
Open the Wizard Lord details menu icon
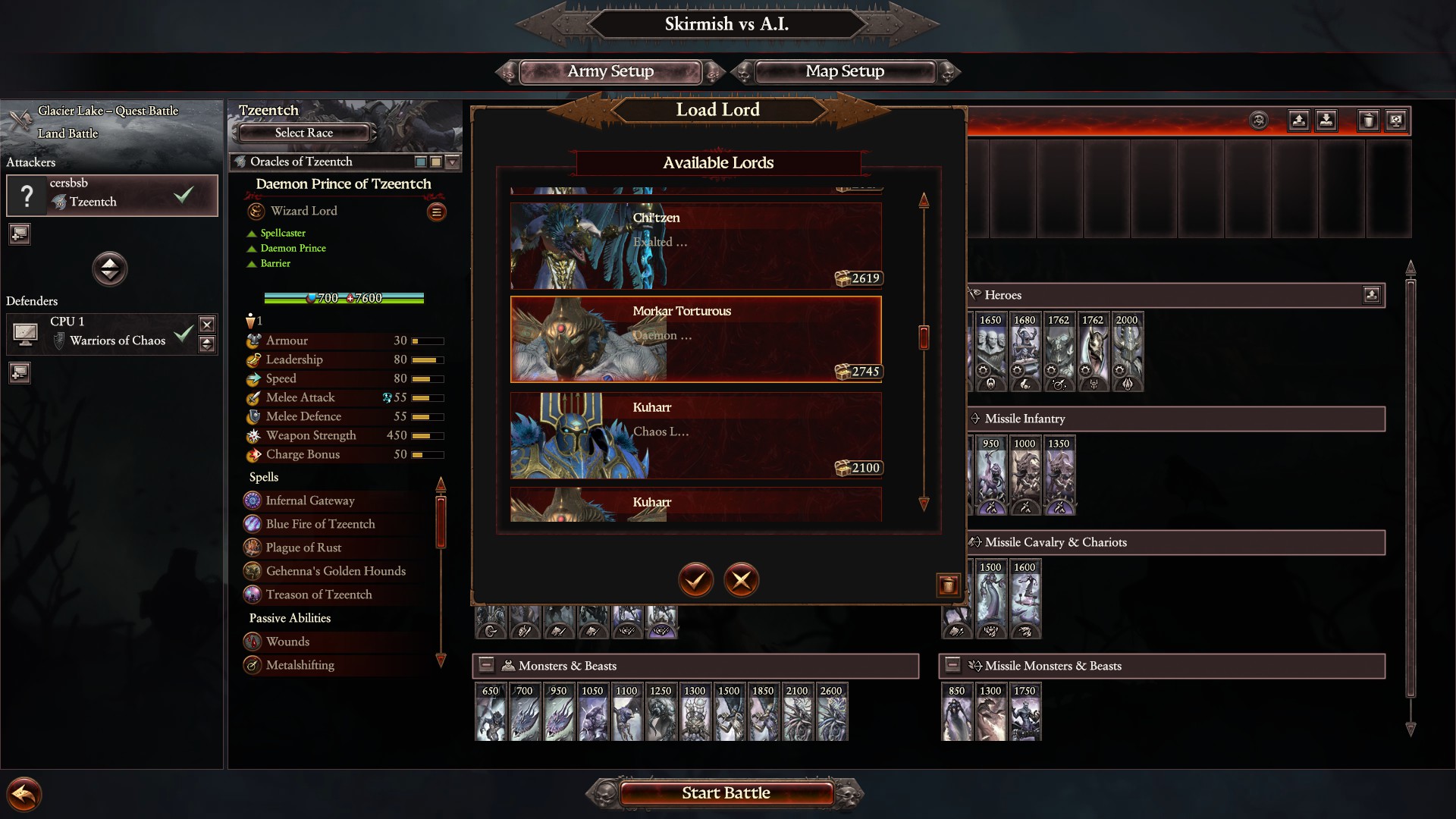pyautogui.click(x=437, y=212)
